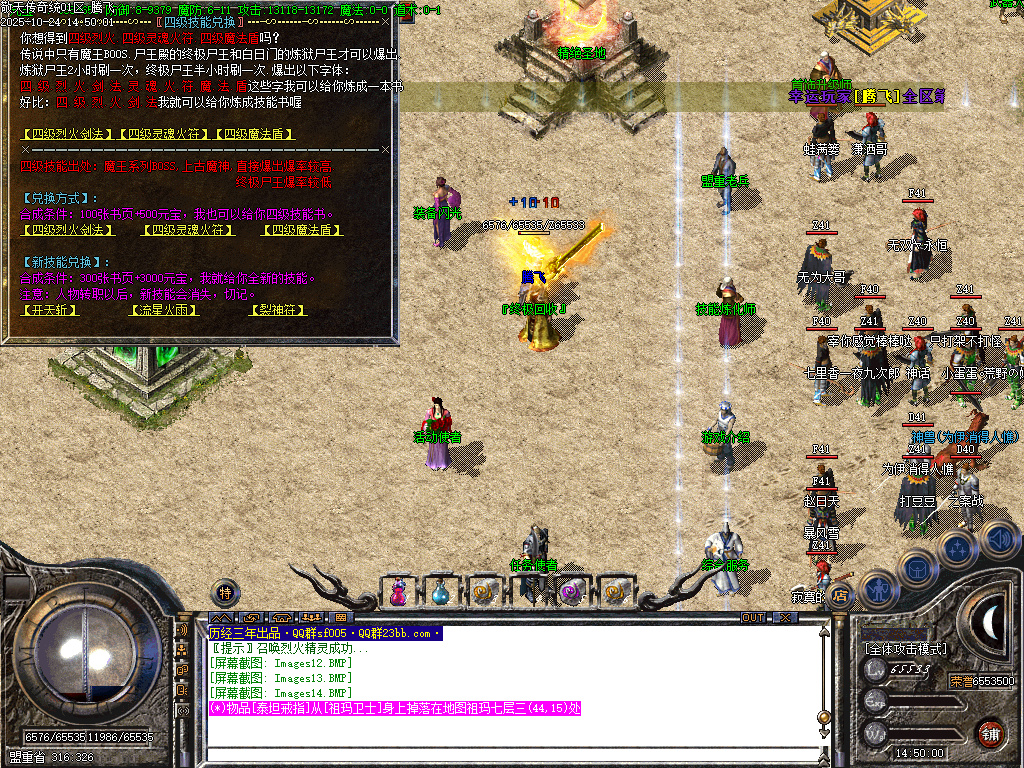This screenshot has width=1024, height=768.
Task: Select the purple orb item in the hotbar
Action: pos(570,592)
